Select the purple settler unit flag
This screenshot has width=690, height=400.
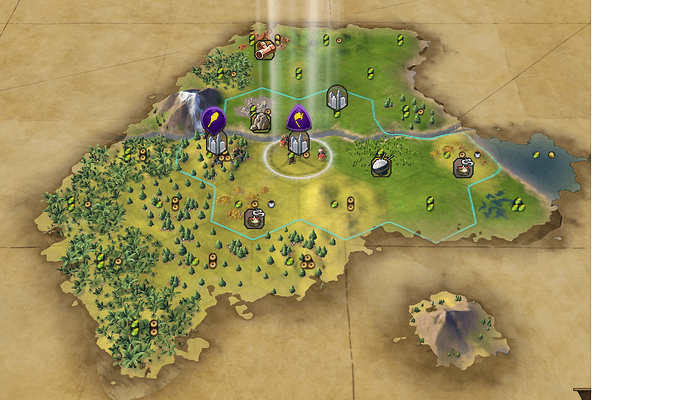297,118
